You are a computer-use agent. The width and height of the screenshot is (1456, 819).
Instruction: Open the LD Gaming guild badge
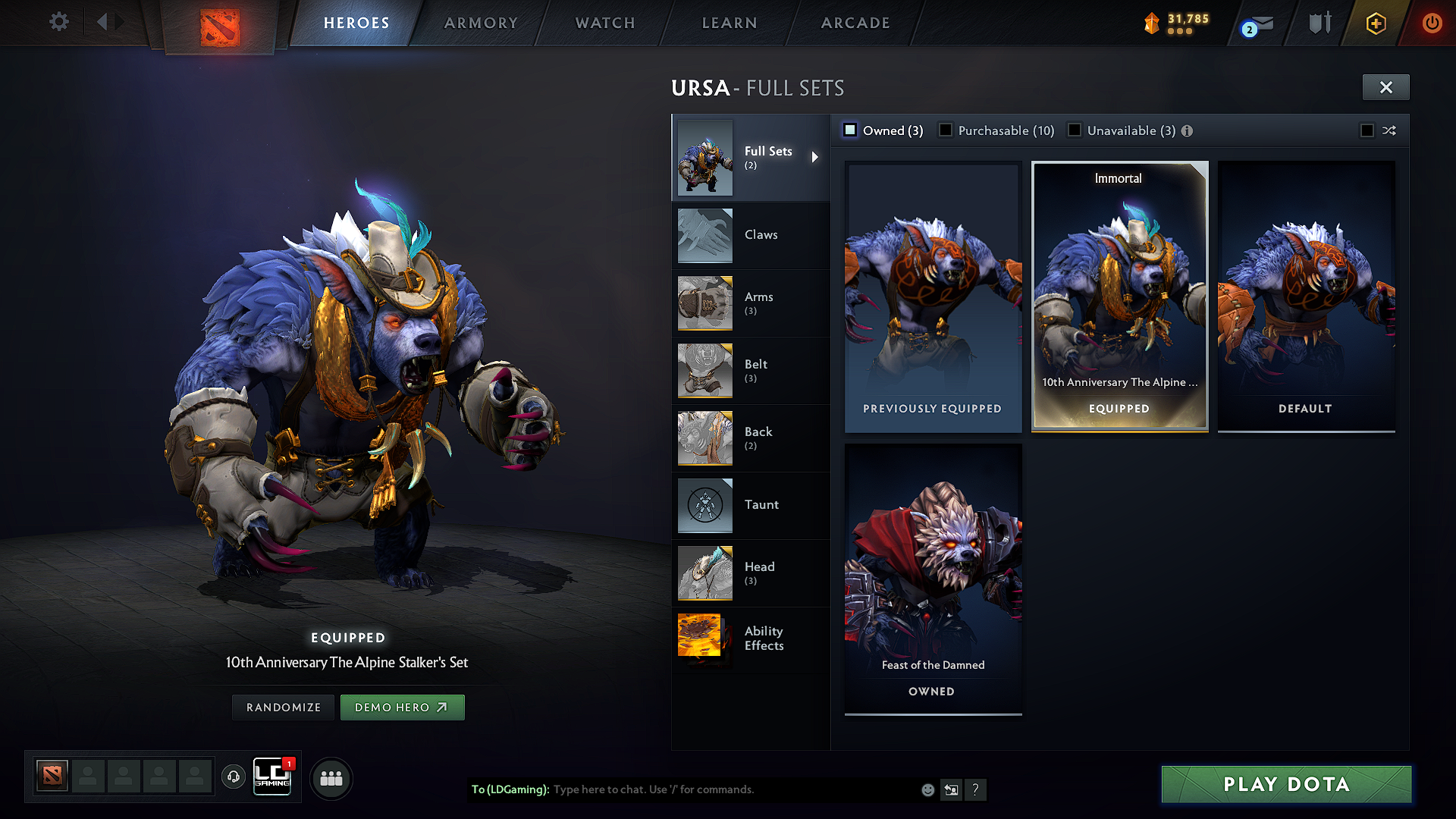[272, 776]
